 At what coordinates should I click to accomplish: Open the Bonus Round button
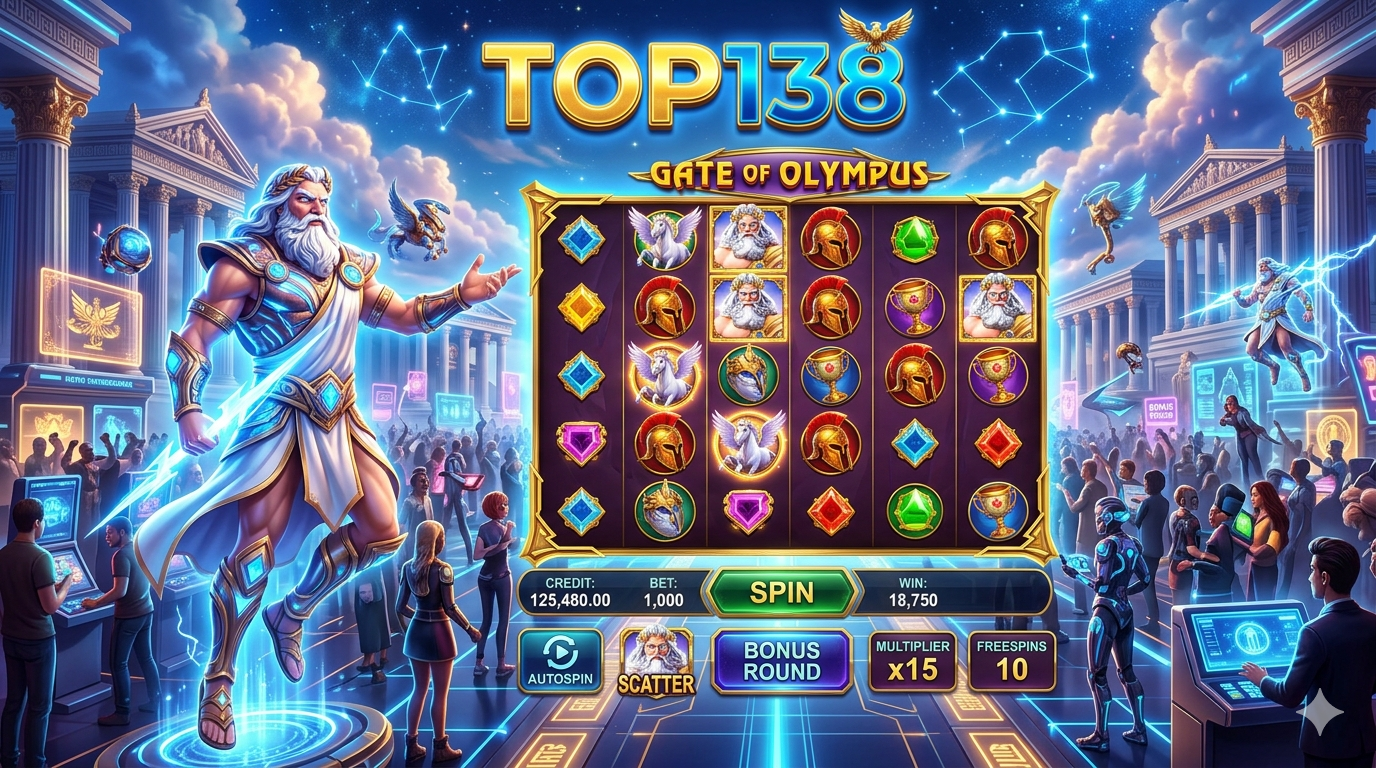(x=781, y=661)
